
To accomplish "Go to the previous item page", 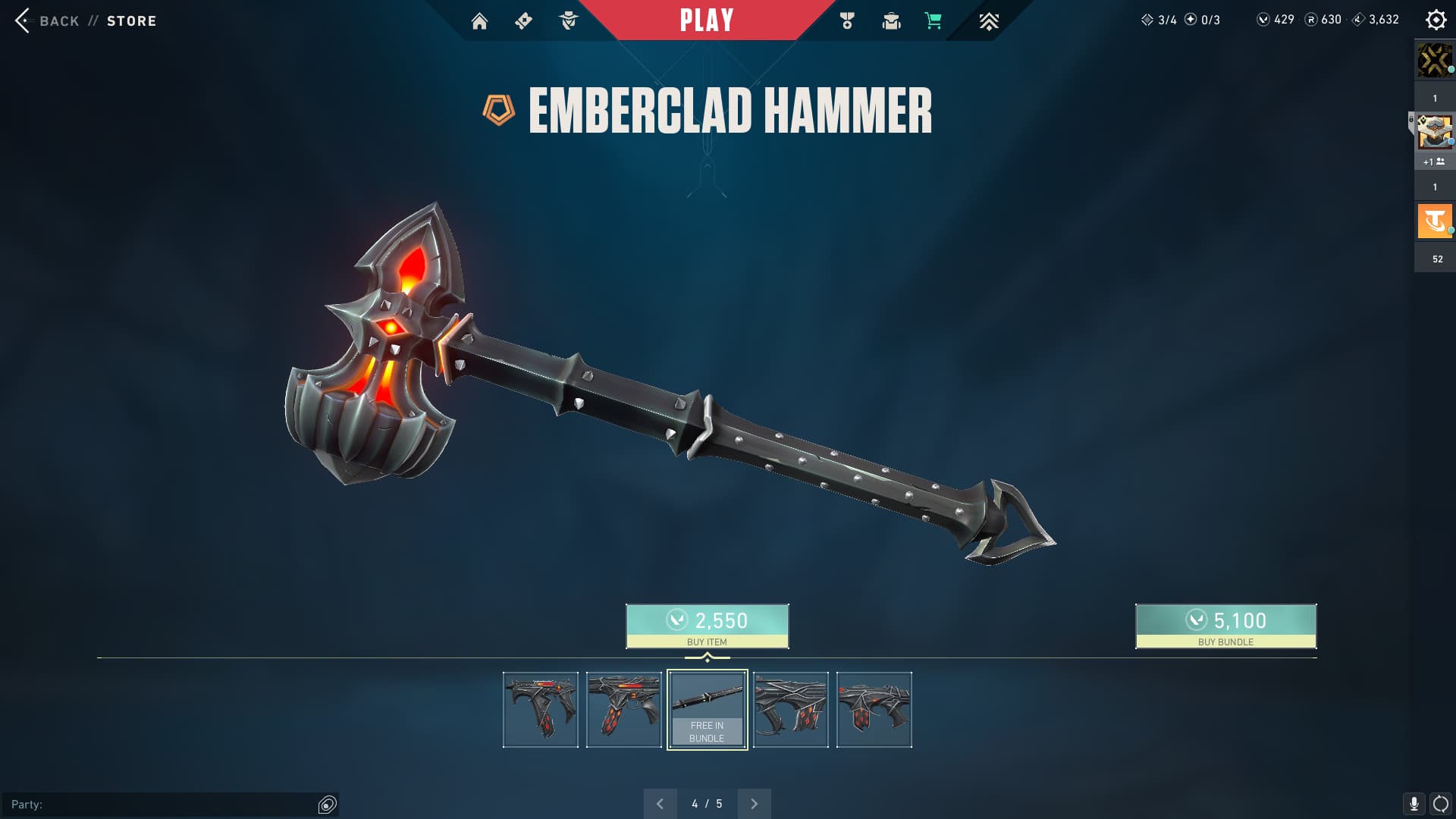I will pyautogui.click(x=660, y=804).
